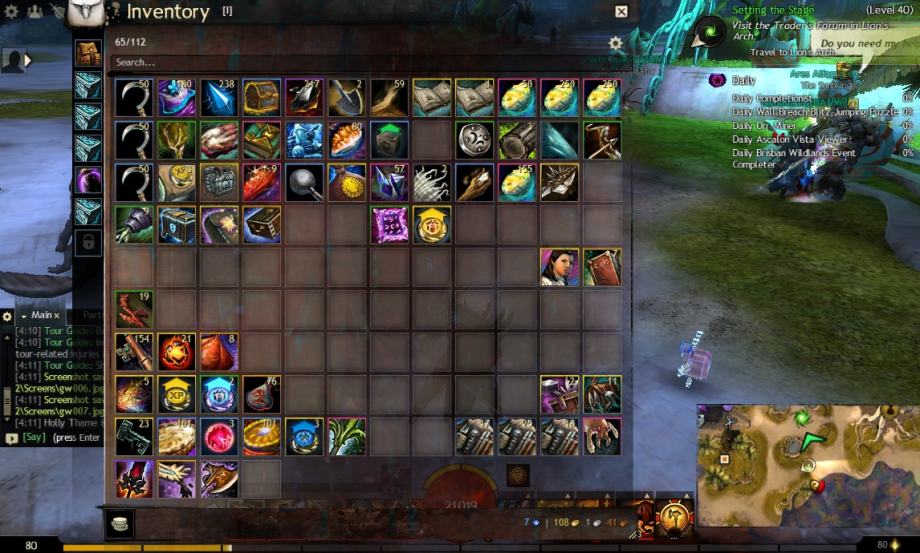The width and height of the screenshot is (920, 553).
Task: Open the Main chat tab
Action: coord(42,315)
